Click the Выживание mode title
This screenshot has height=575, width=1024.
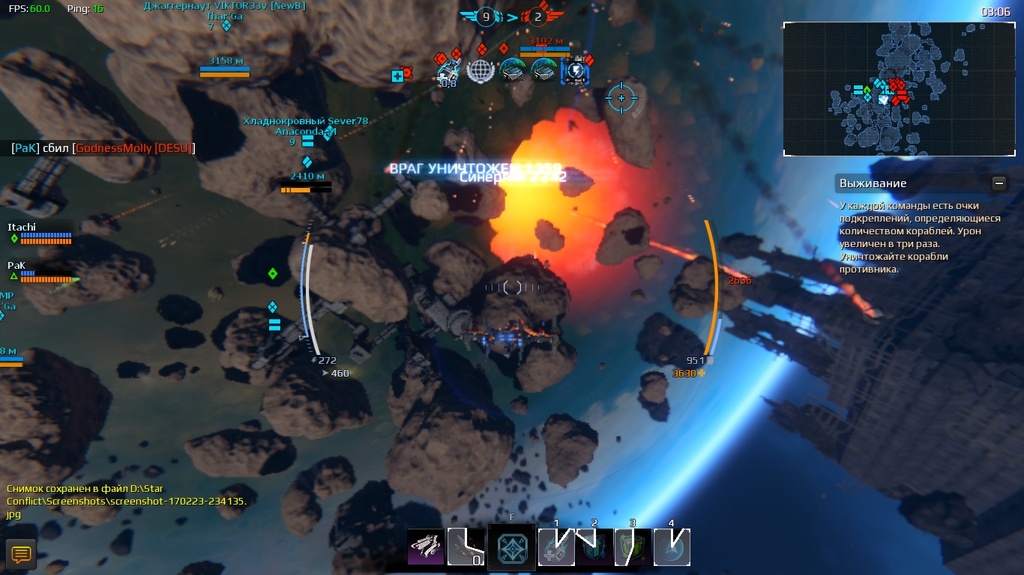[872, 183]
